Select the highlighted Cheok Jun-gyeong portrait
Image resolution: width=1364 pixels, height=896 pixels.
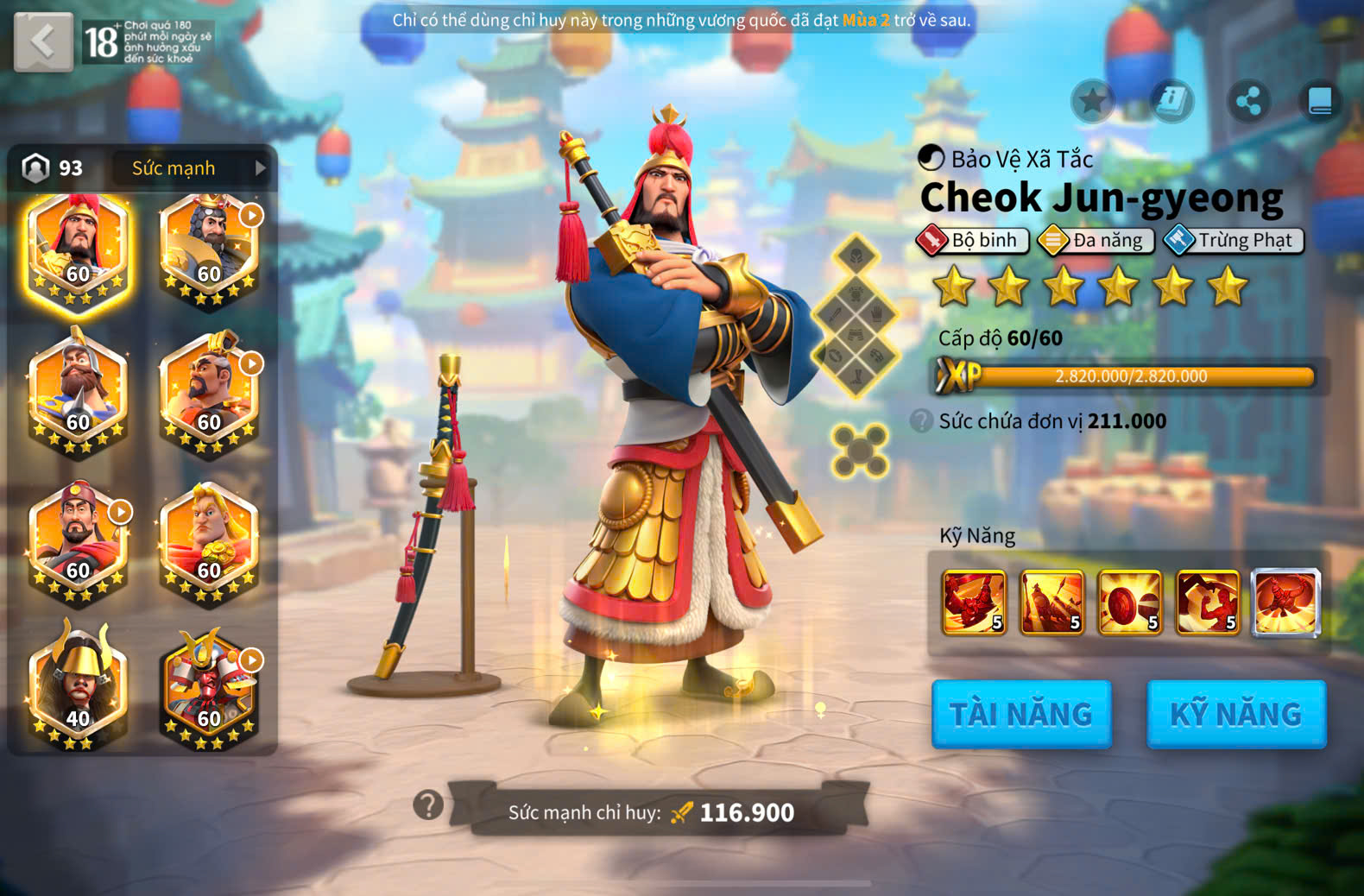(x=78, y=248)
